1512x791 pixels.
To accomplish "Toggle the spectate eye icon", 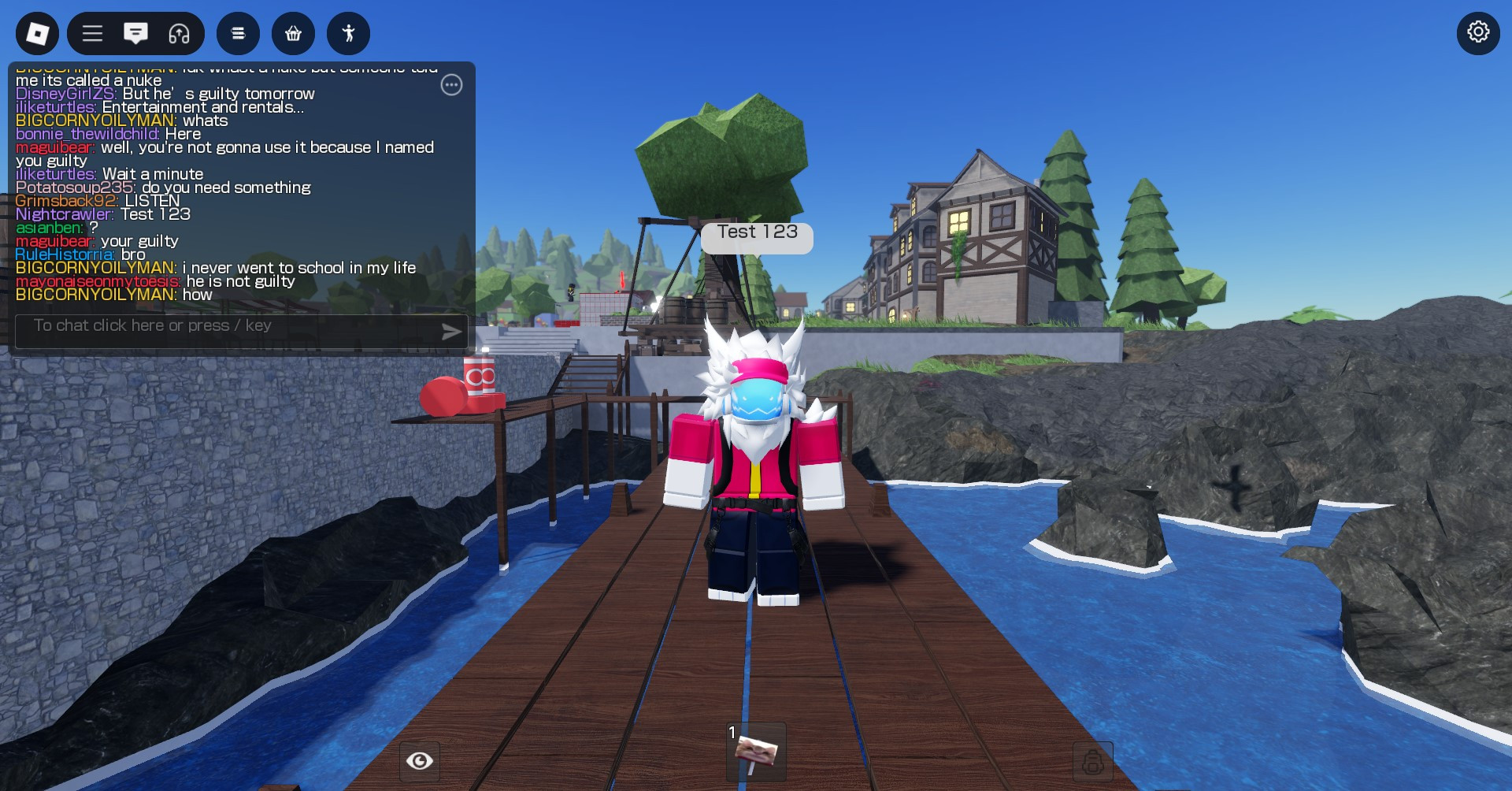I will pyautogui.click(x=420, y=760).
